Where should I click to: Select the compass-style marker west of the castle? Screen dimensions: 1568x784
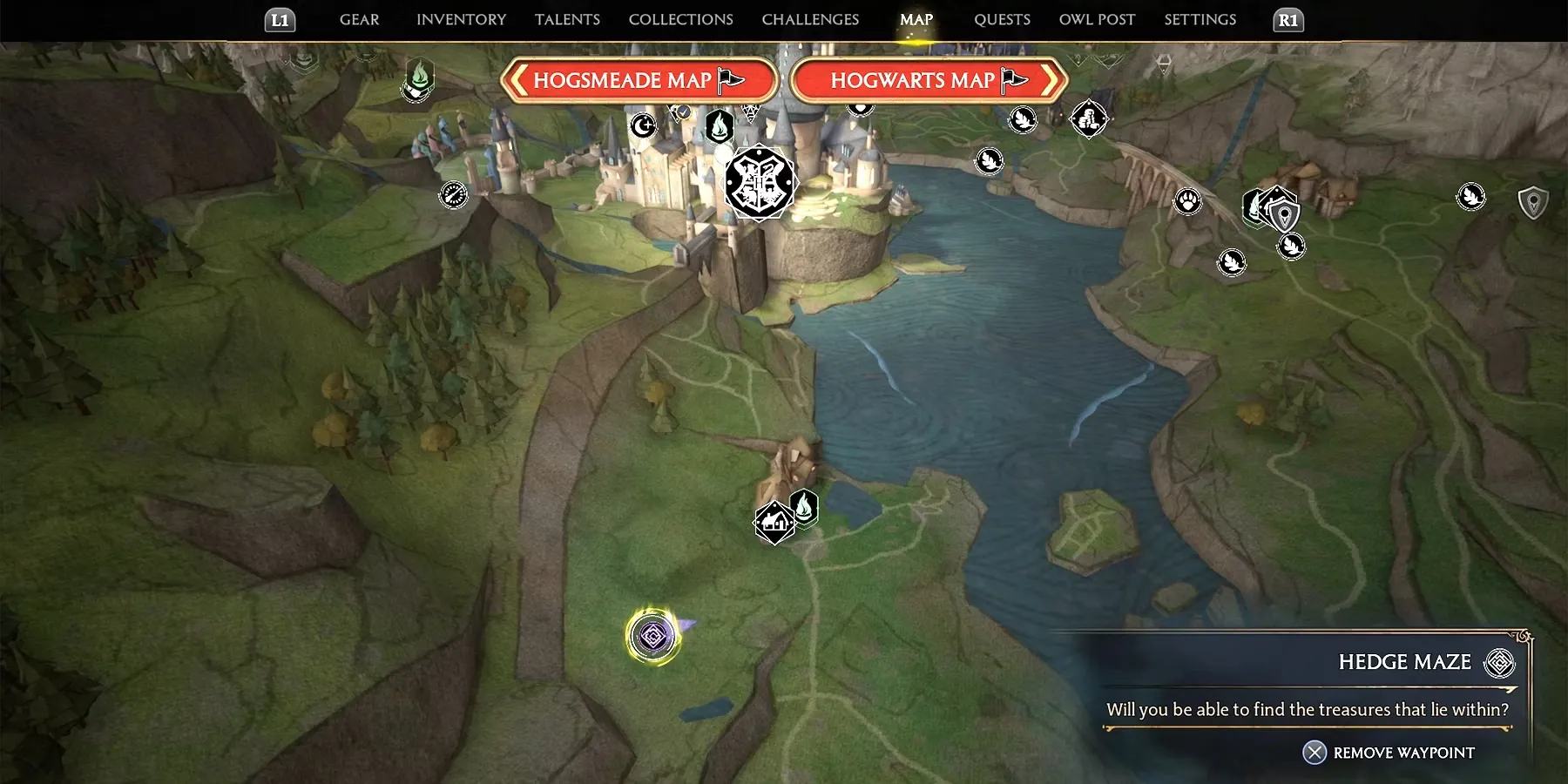[454, 194]
